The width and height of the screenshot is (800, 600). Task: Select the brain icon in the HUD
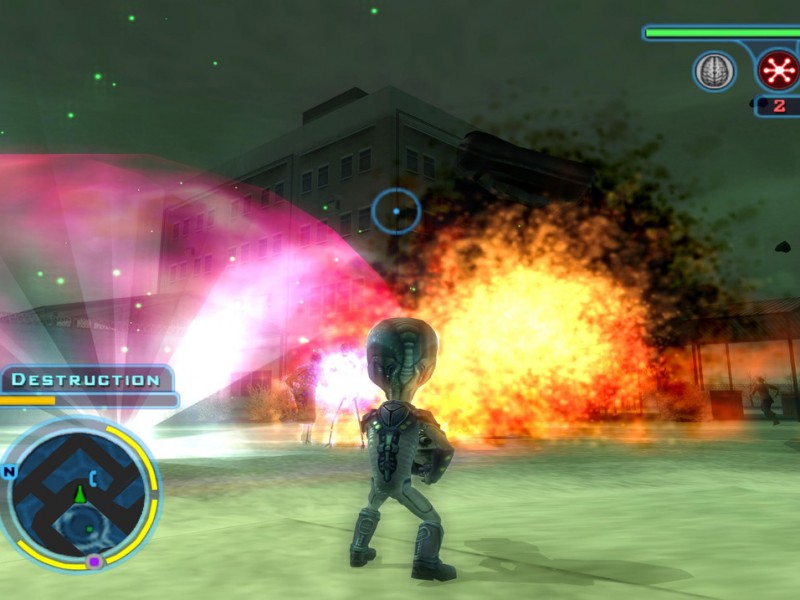(714, 71)
